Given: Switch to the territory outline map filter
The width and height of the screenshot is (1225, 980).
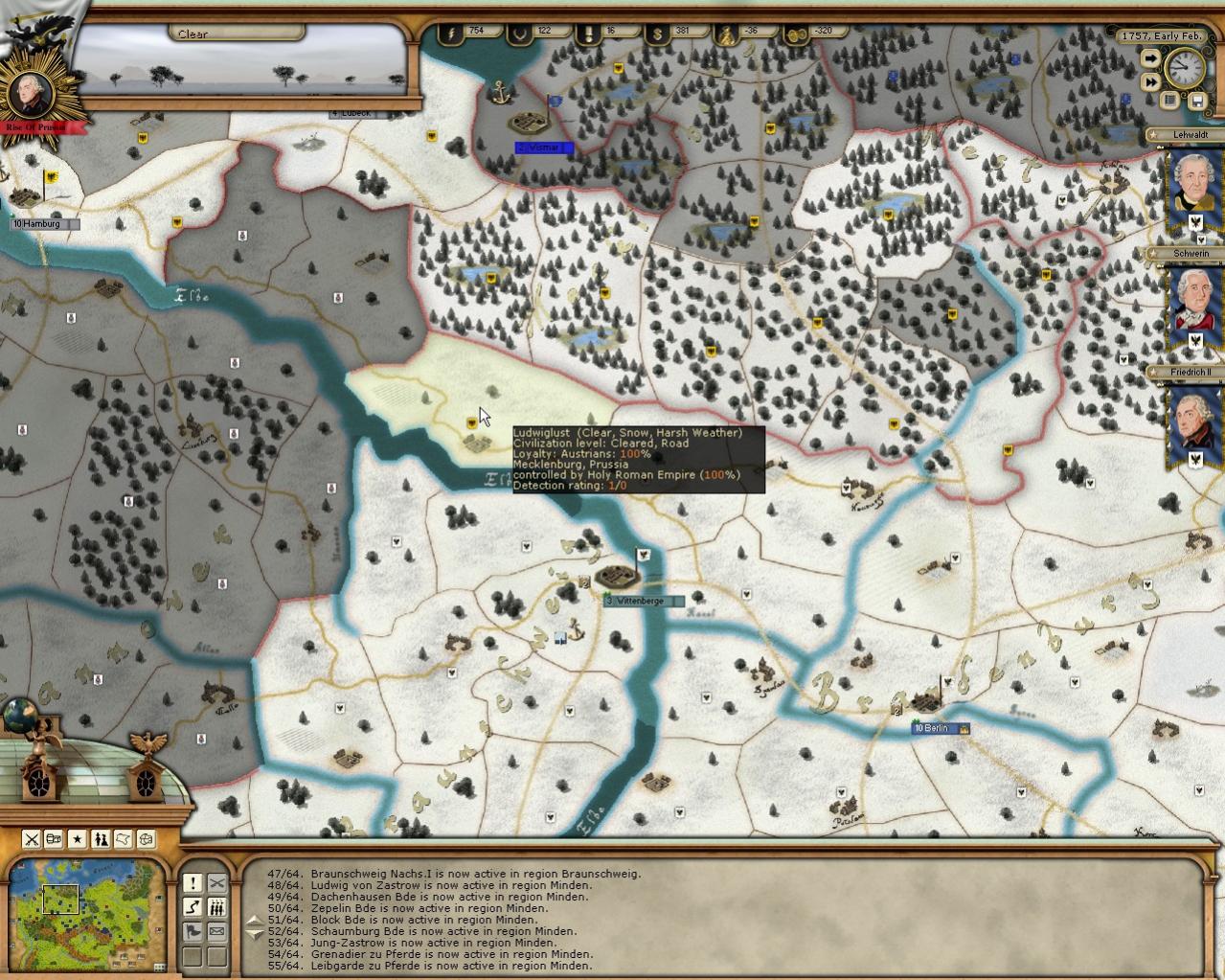Looking at the screenshot, I should tap(124, 839).
